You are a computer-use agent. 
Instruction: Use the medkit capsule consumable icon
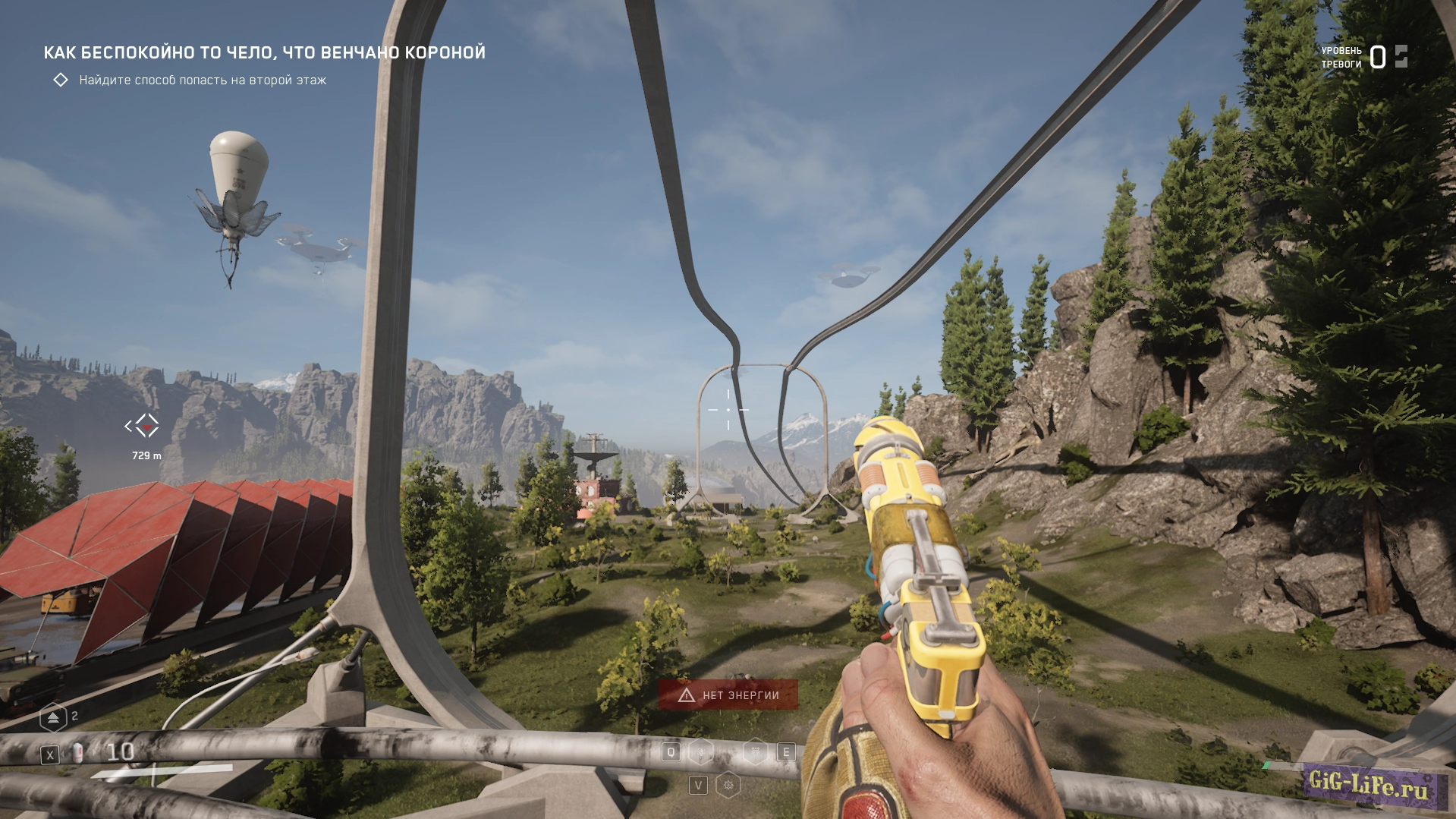[78, 754]
